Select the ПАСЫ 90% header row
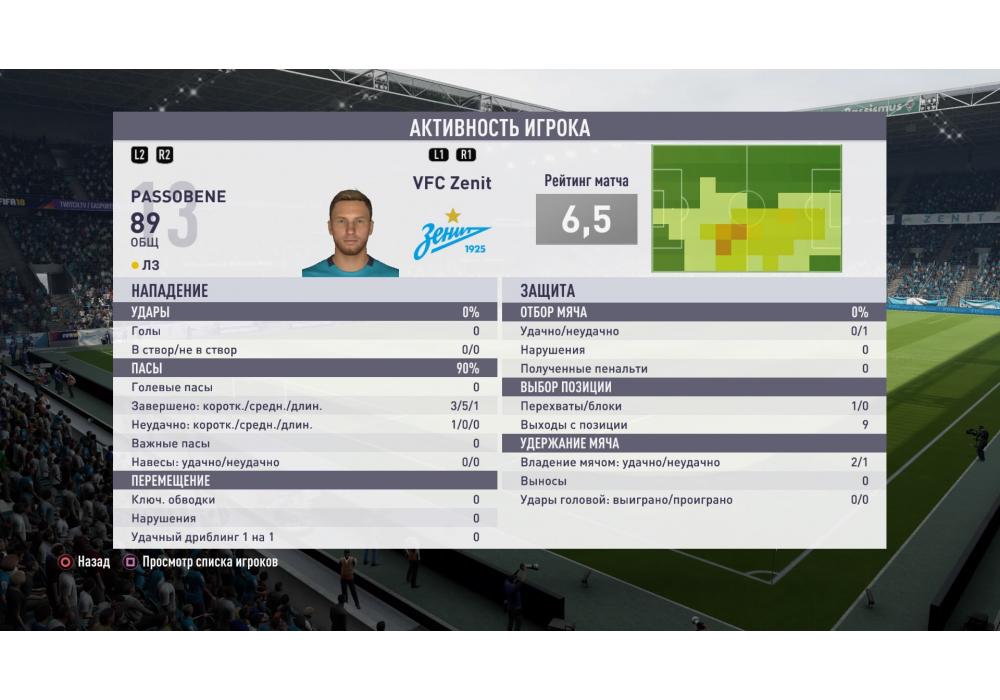 tap(305, 368)
